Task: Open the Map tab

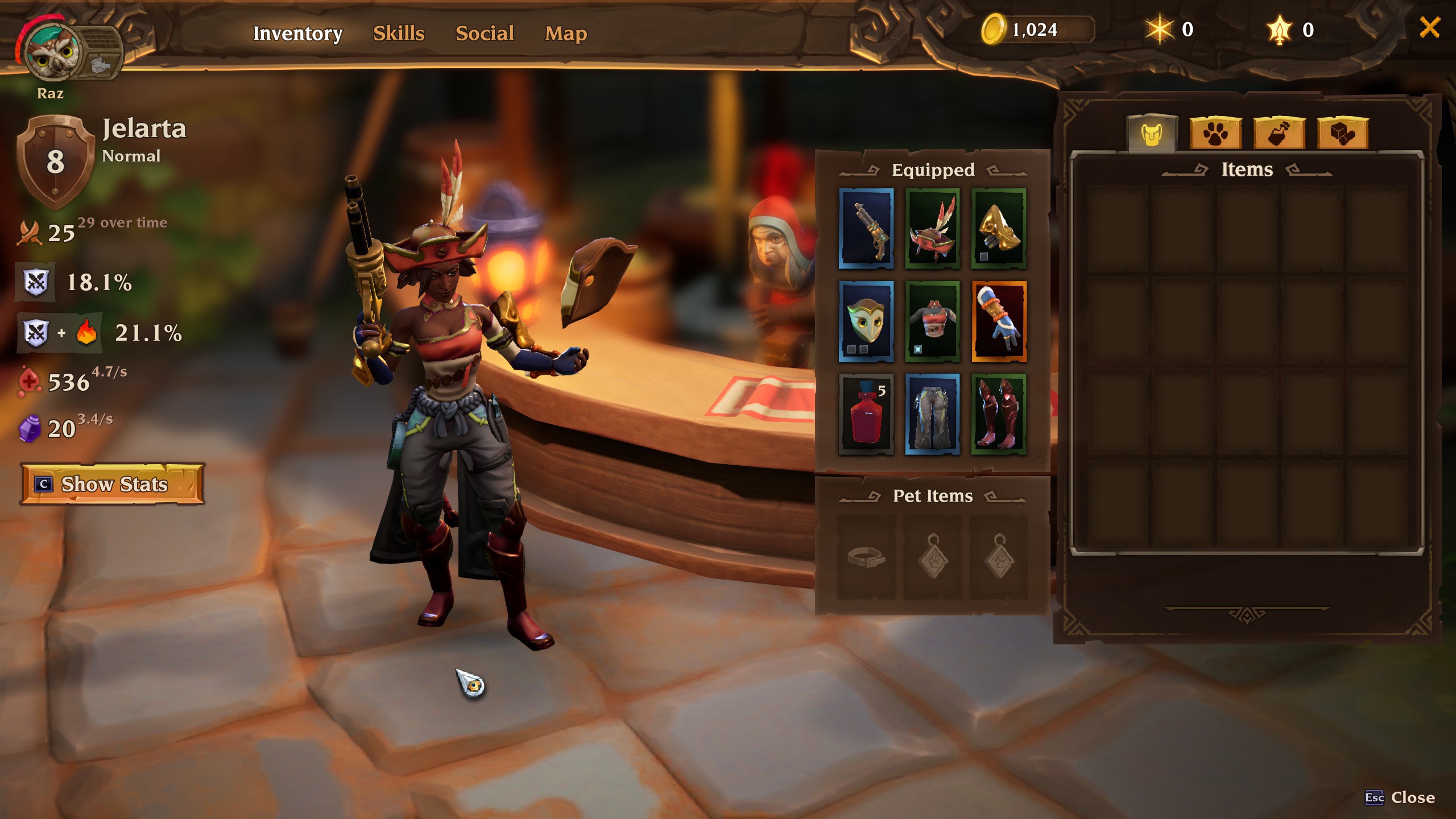Action: click(x=566, y=33)
